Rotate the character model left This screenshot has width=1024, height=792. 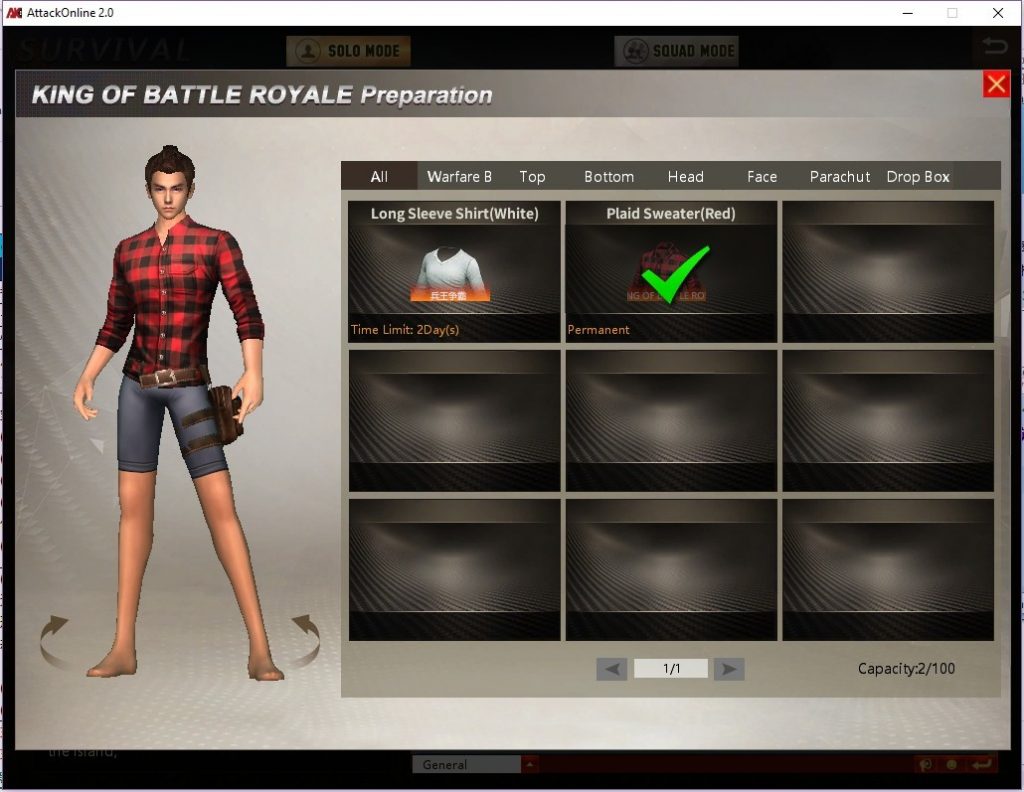tap(55, 641)
